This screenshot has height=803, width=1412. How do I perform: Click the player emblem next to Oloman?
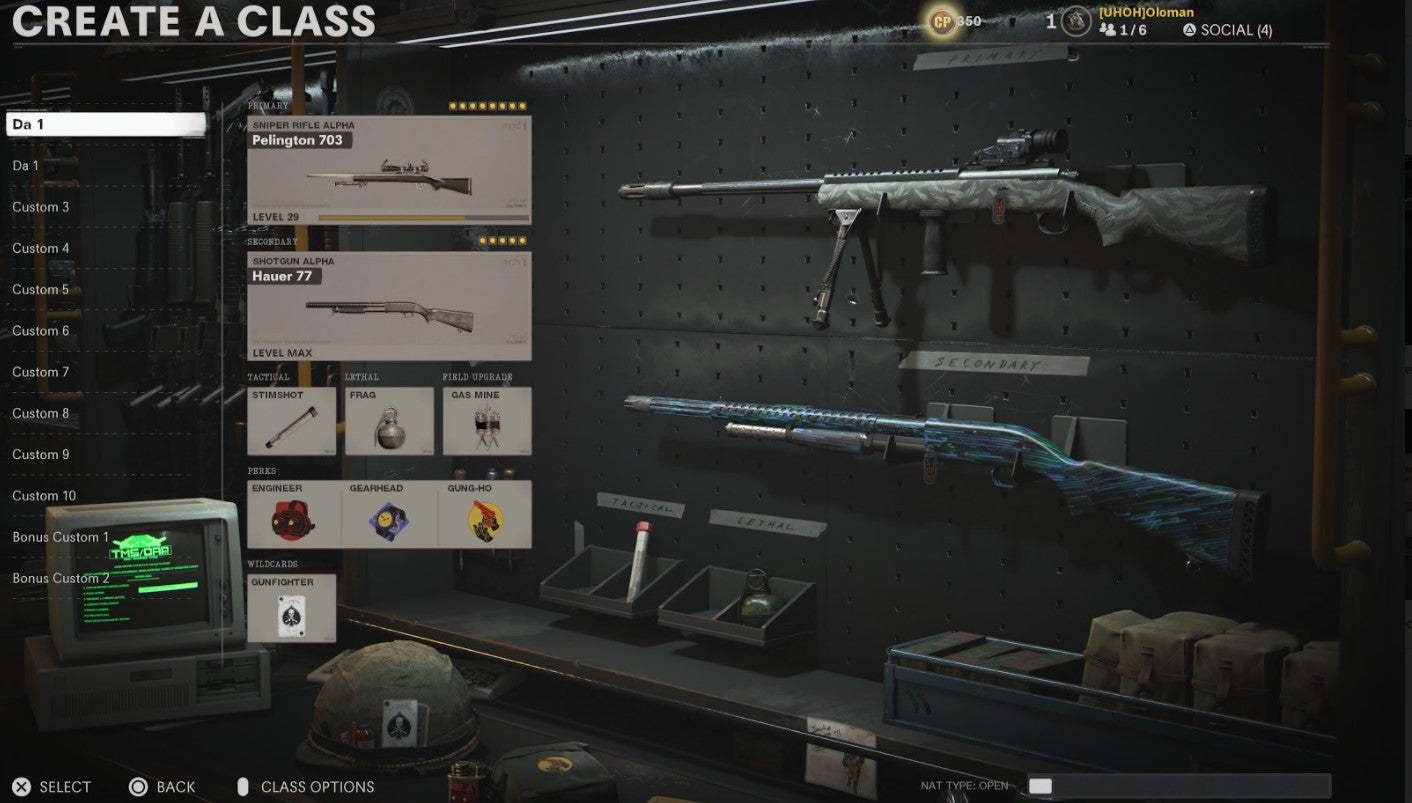tap(1075, 20)
